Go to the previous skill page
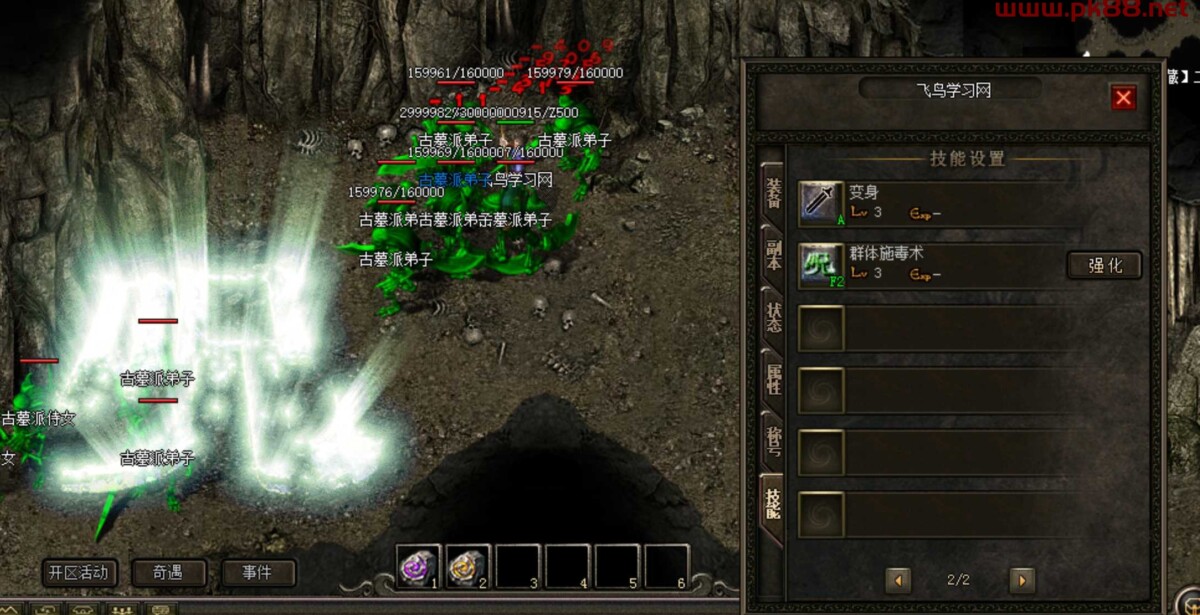1200x615 pixels. pyautogui.click(x=898, y=580)
